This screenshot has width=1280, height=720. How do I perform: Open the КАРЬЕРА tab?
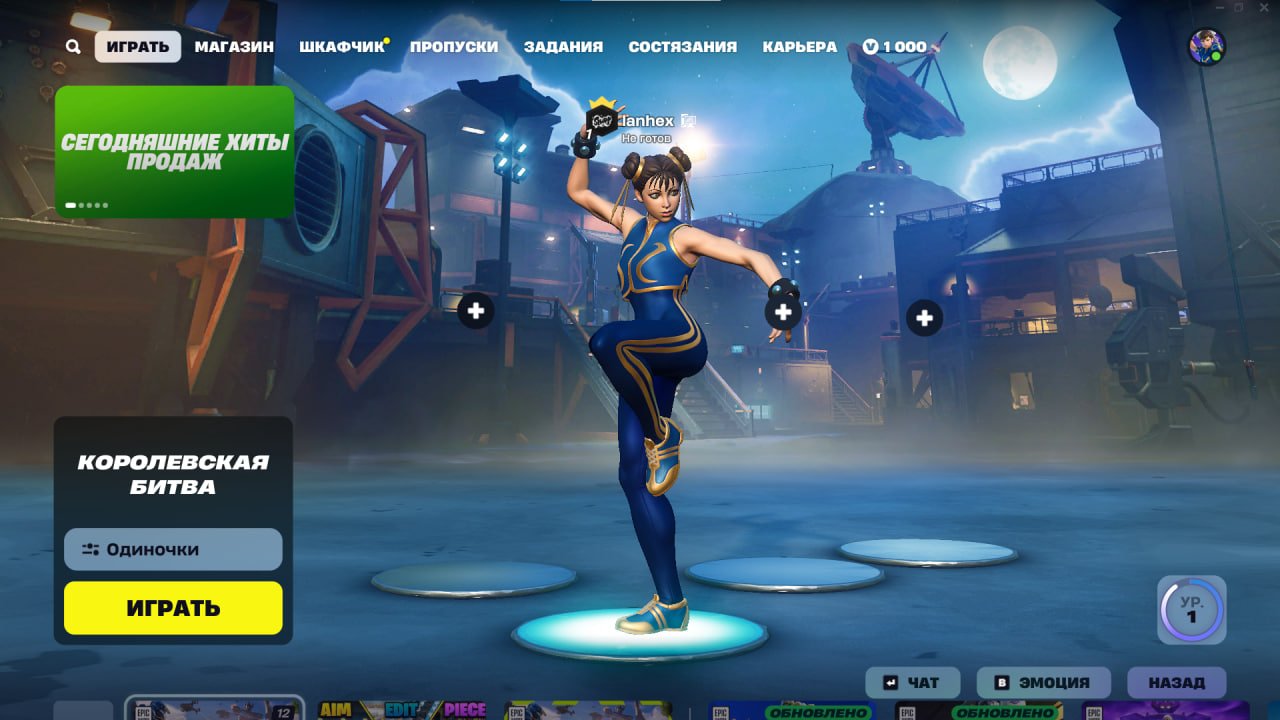point(800,46)
